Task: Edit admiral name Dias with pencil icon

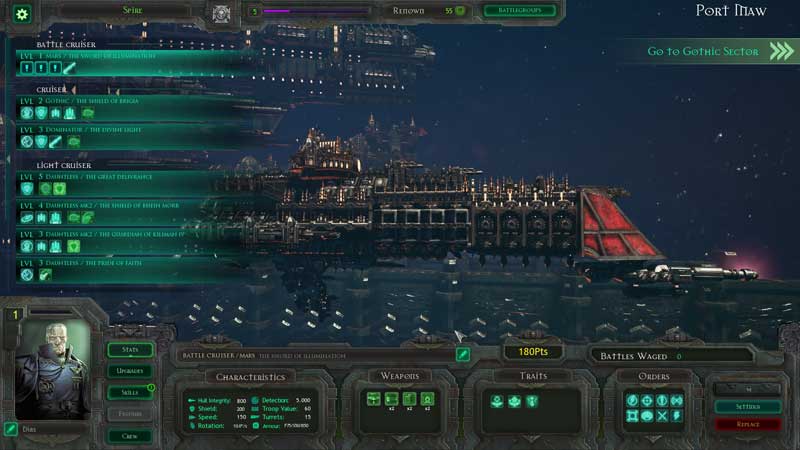Action: click(11, 429)
